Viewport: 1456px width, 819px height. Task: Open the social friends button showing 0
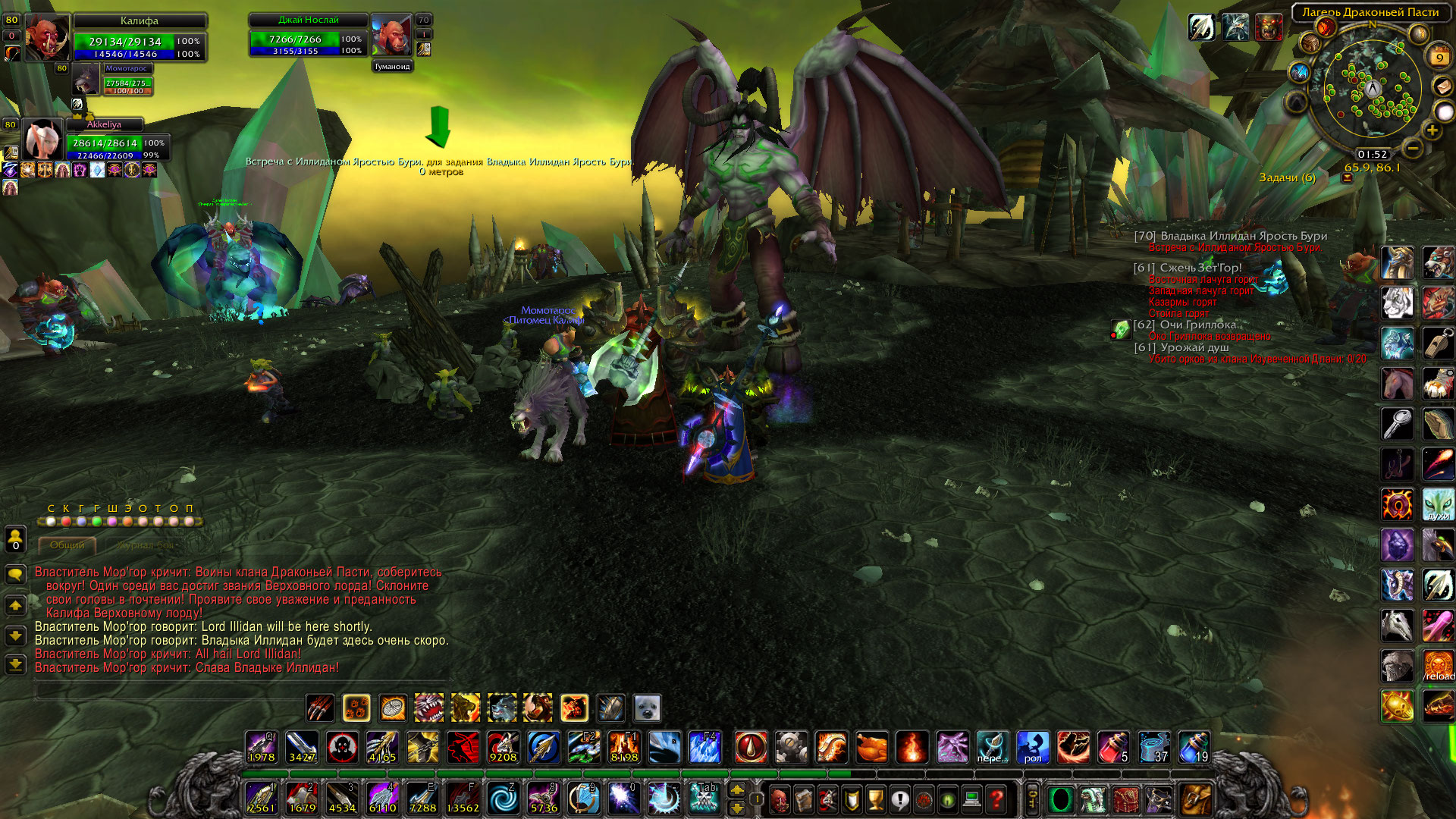[15, 540]
